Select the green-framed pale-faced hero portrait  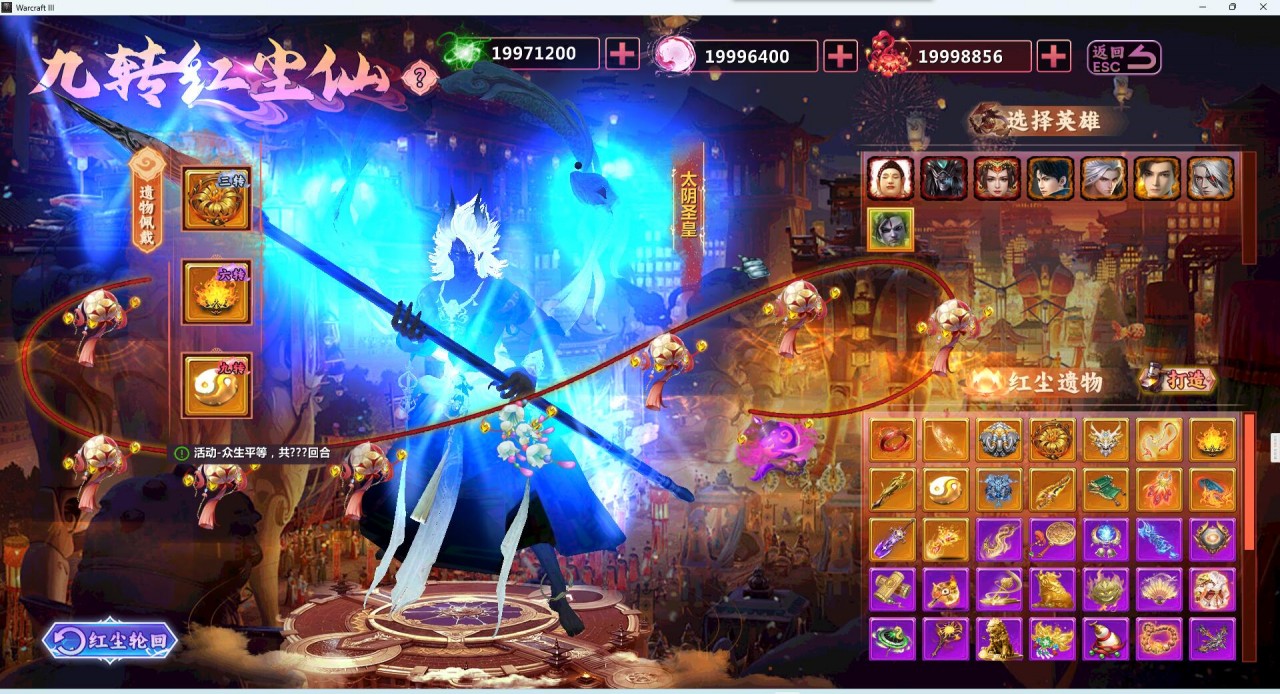pyautogui.click(x=890, y=229)
